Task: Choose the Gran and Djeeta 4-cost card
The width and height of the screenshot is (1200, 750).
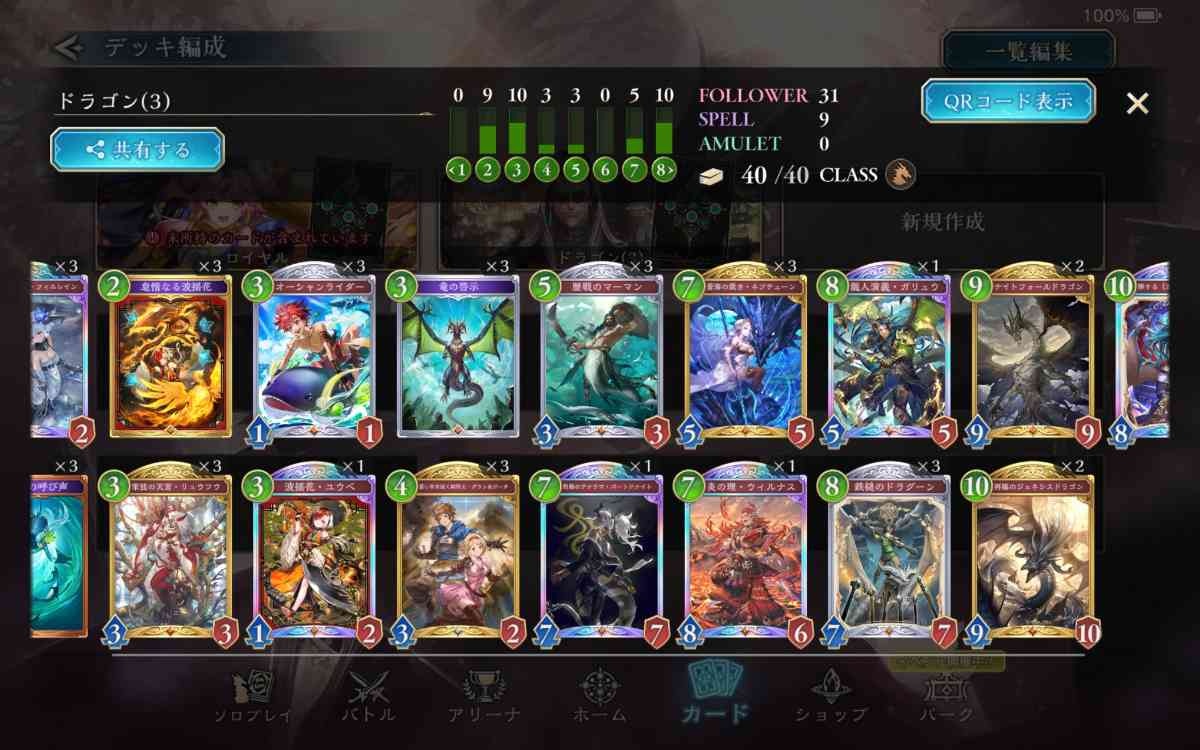Action: (458, 556)
